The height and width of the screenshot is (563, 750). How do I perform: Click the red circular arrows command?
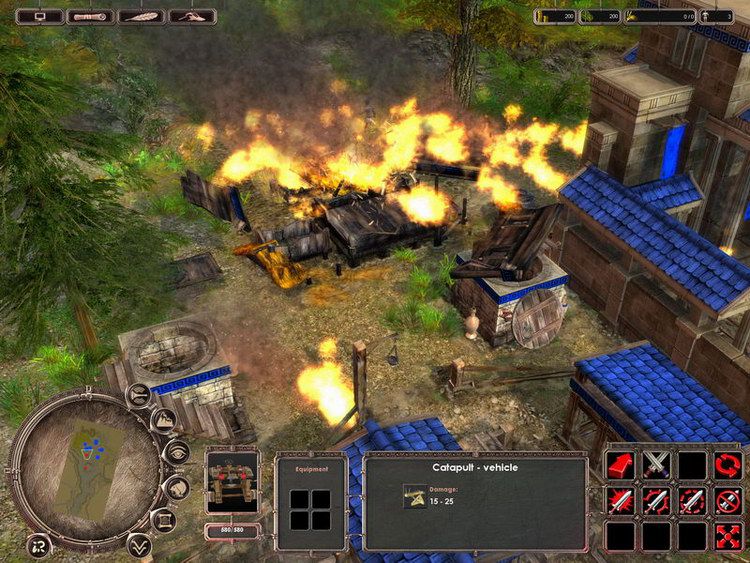[728, 465]
